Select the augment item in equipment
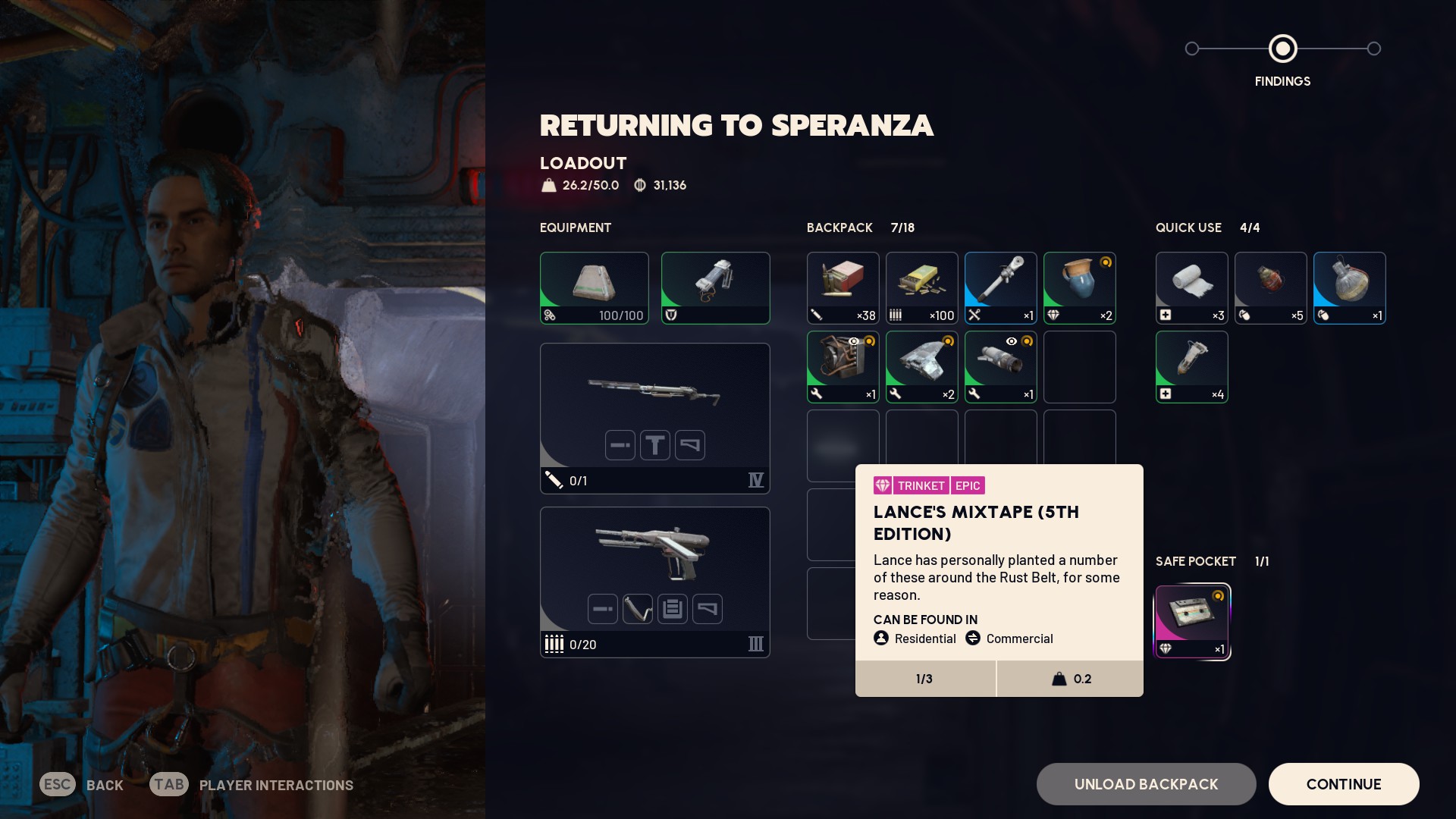Viewport: 1456px width, 819px height. point(715,288)
